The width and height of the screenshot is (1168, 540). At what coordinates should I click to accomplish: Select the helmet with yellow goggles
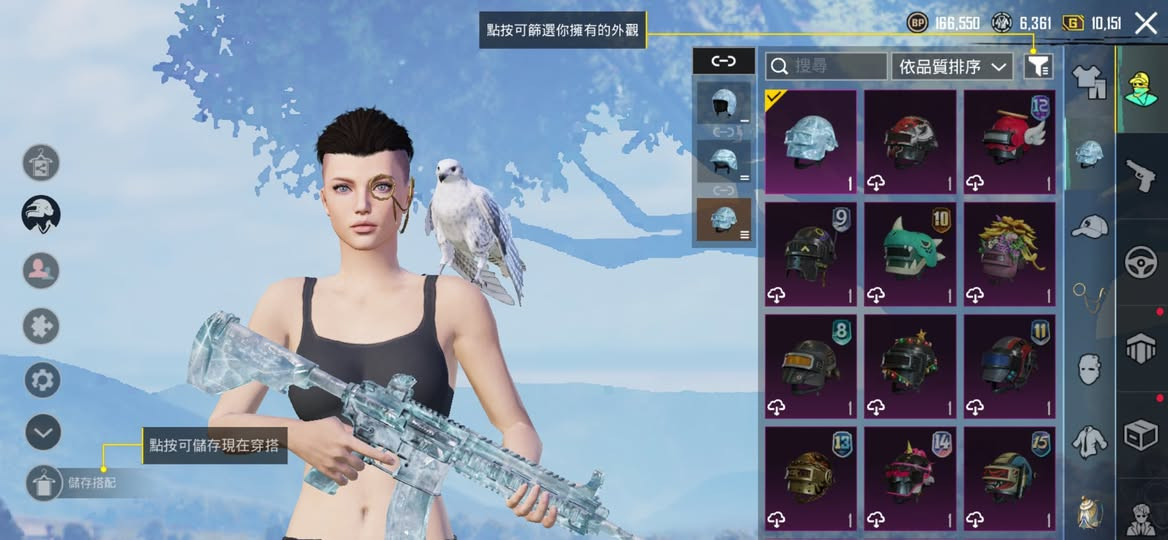[x=811, y=366]
